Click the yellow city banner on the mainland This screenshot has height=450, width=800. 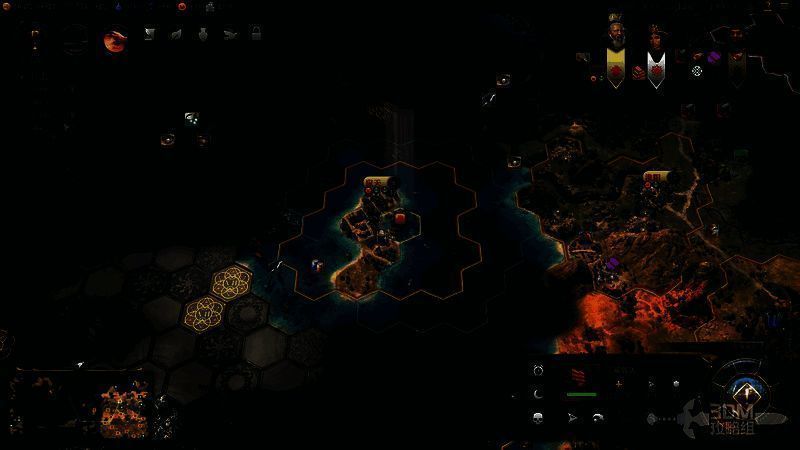[657, 177]
